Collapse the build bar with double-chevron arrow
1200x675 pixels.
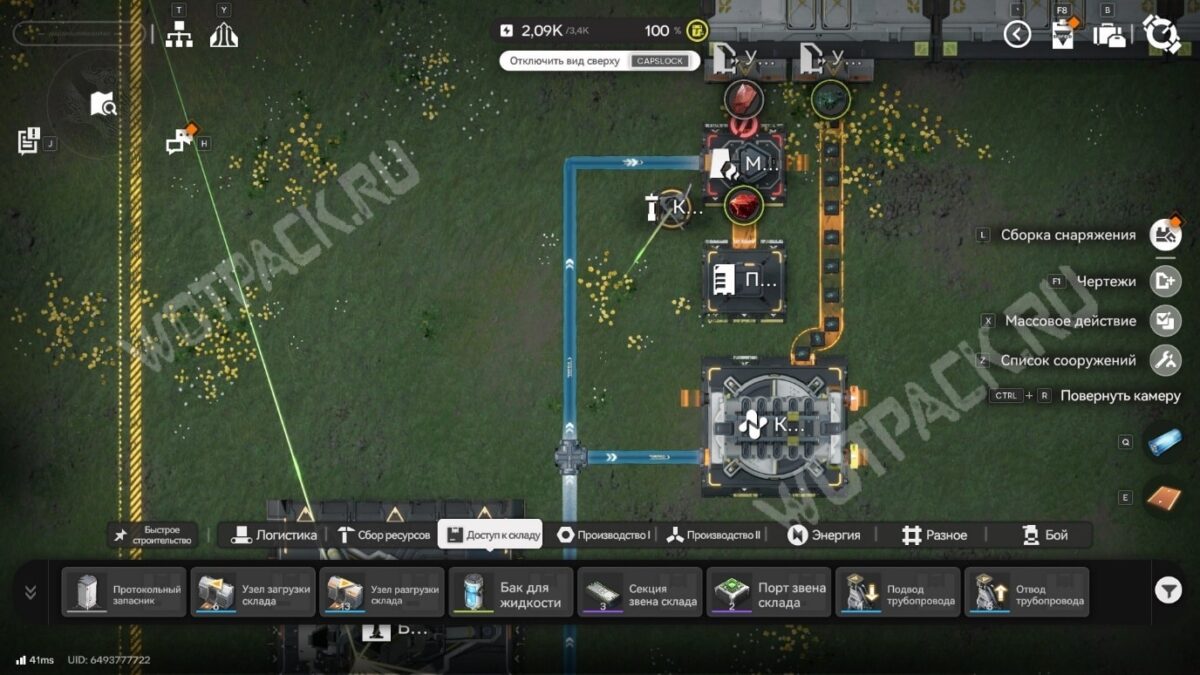tap(30, 592)
